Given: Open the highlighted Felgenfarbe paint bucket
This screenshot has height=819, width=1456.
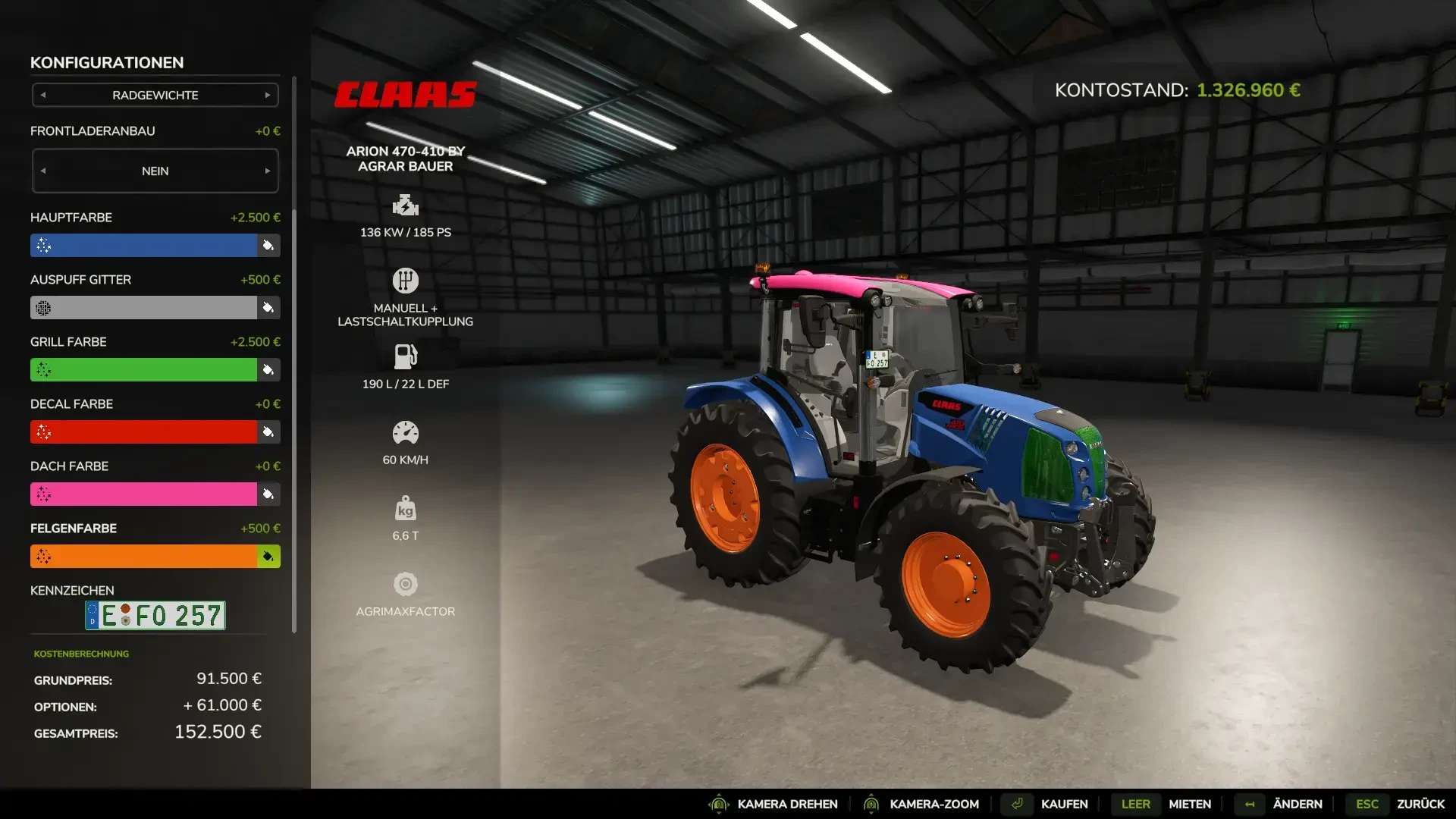Looking at the screenshot, I should (268, 557).
